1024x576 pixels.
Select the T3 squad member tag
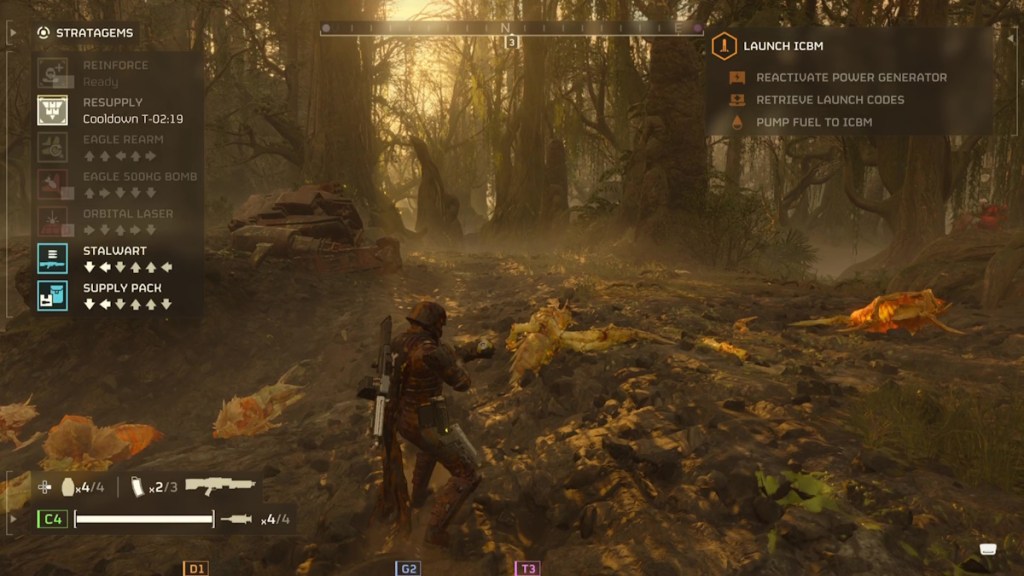(x=528, y=568)
